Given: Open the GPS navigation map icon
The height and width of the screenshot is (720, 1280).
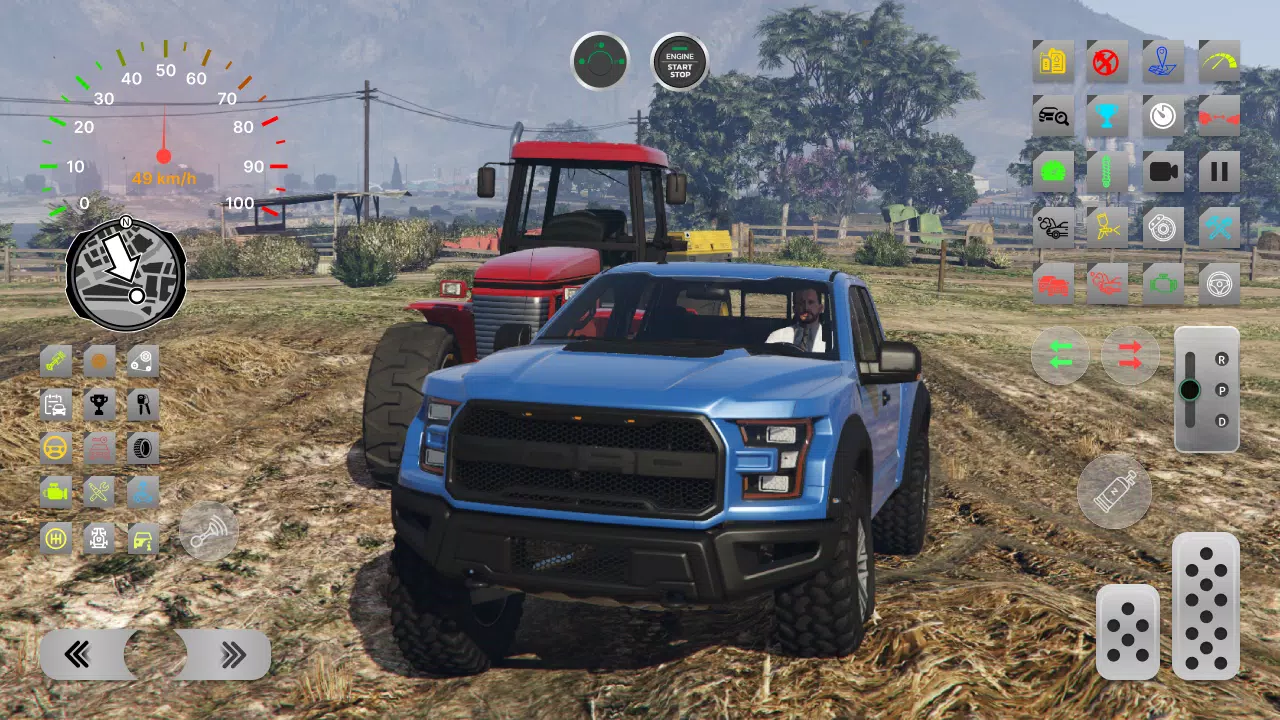Looking at the screenshot, I should point(1163,62).
